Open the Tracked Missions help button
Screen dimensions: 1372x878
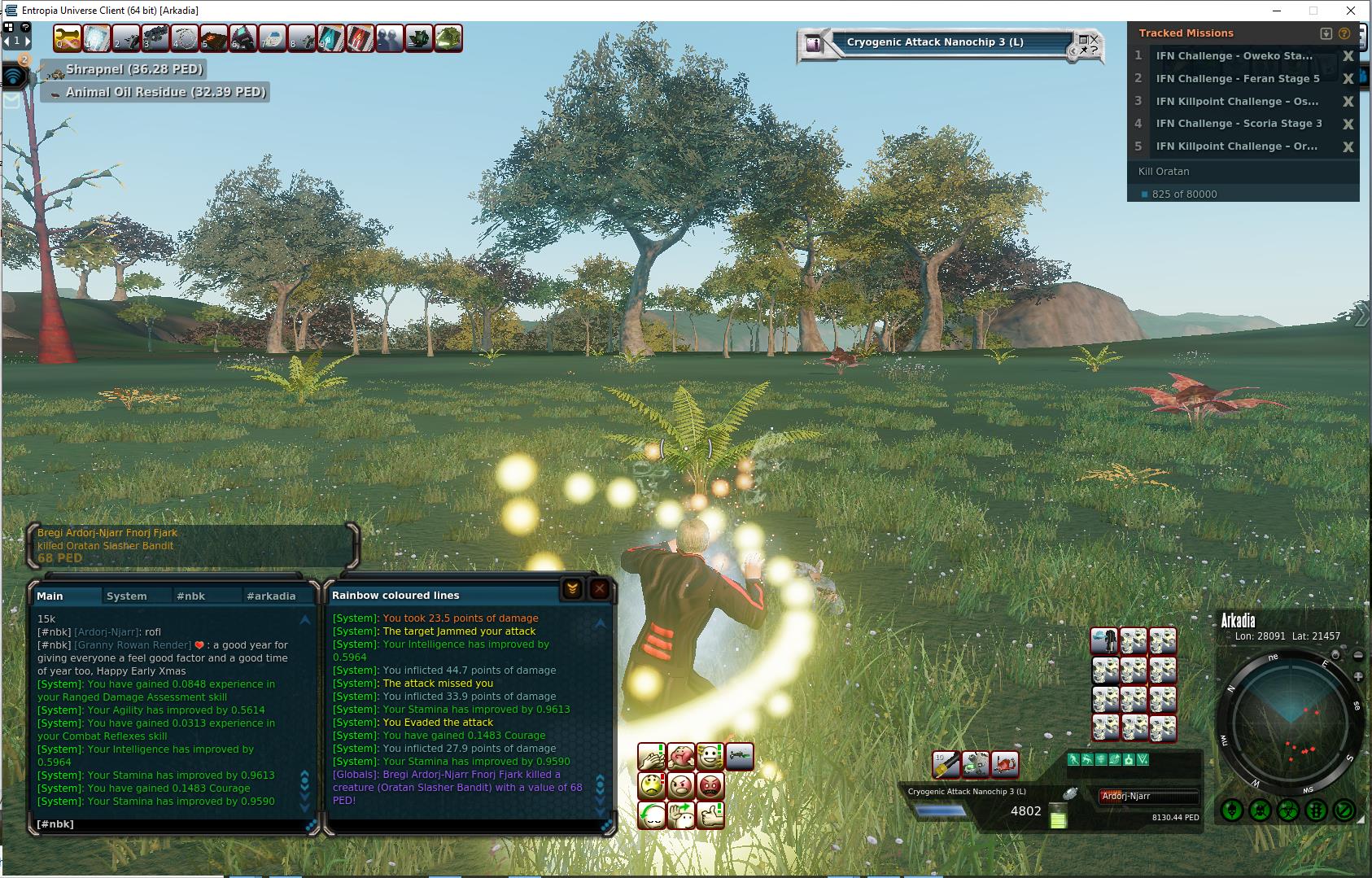1344,33
